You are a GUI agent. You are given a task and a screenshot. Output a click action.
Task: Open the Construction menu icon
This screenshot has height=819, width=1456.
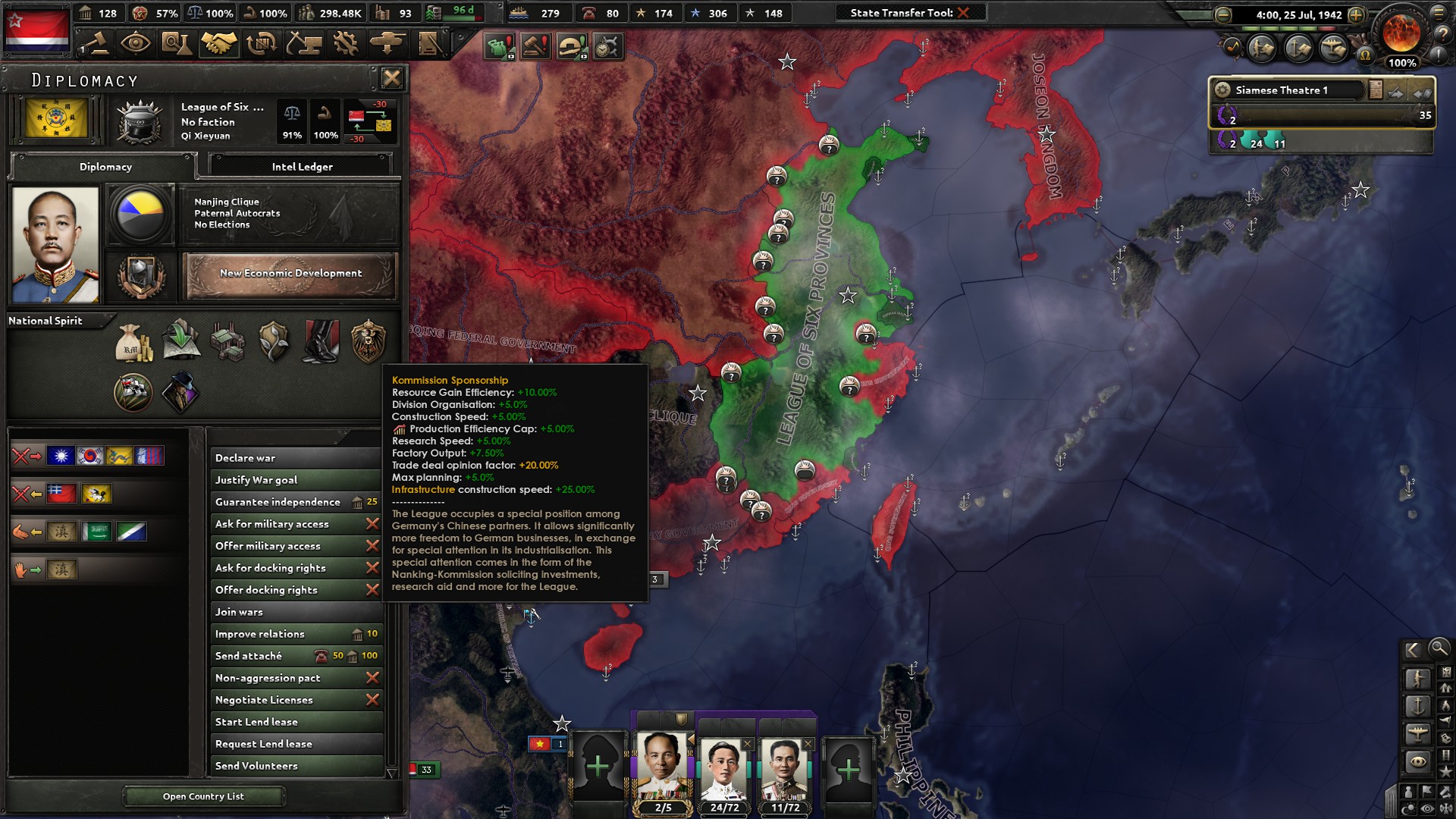click(304, 43)
